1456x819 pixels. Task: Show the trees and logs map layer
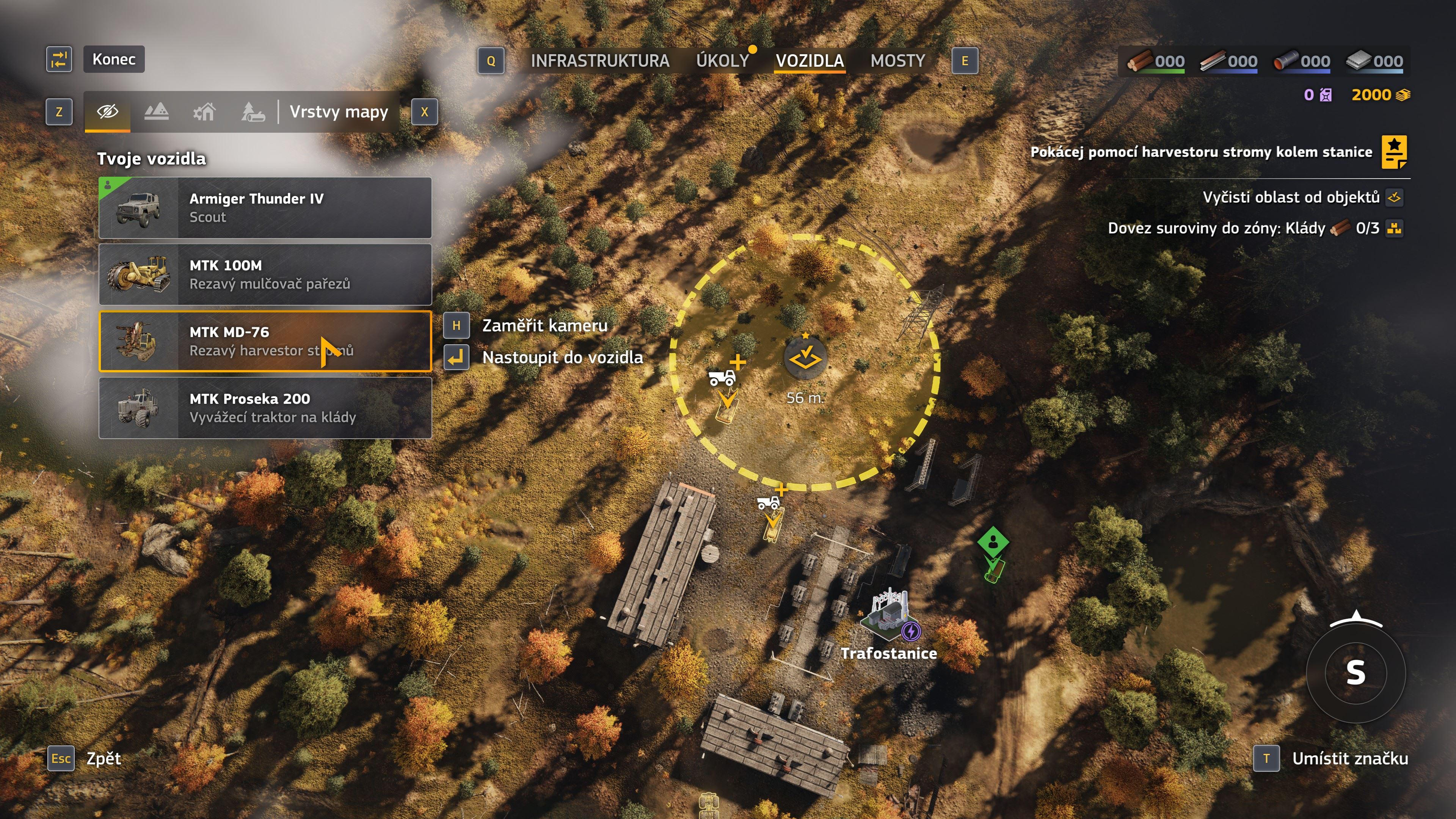pyautogui.click(x=253, y=111)
